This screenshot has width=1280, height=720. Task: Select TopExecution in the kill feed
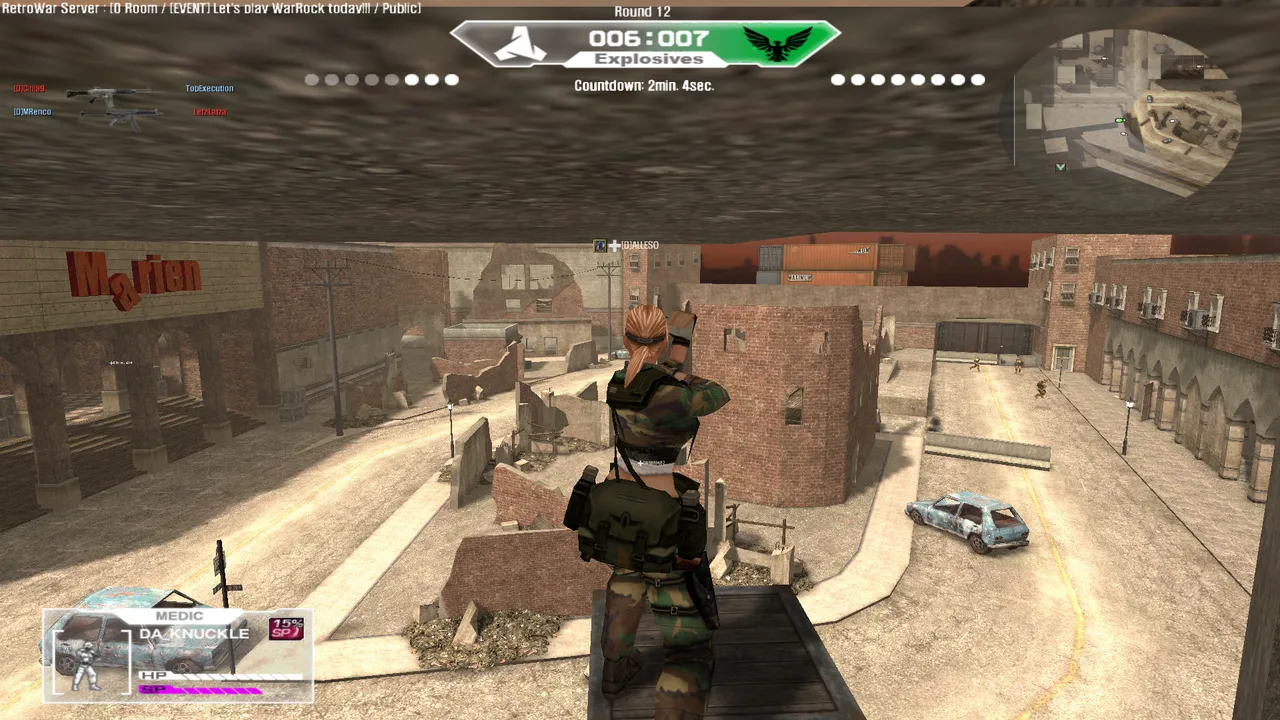(x=209, y=88)
